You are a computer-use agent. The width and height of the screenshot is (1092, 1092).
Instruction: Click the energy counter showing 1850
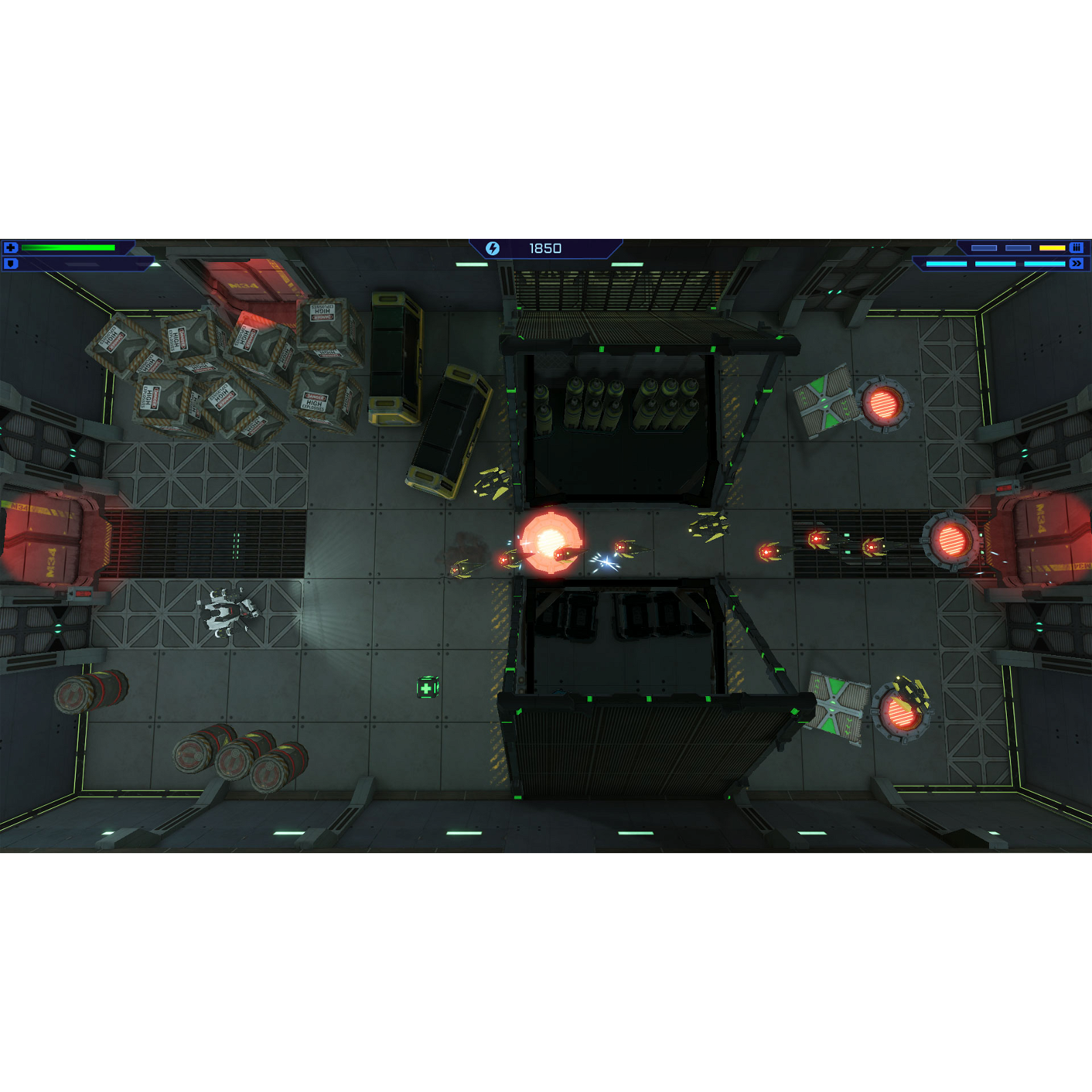(545, 248)
